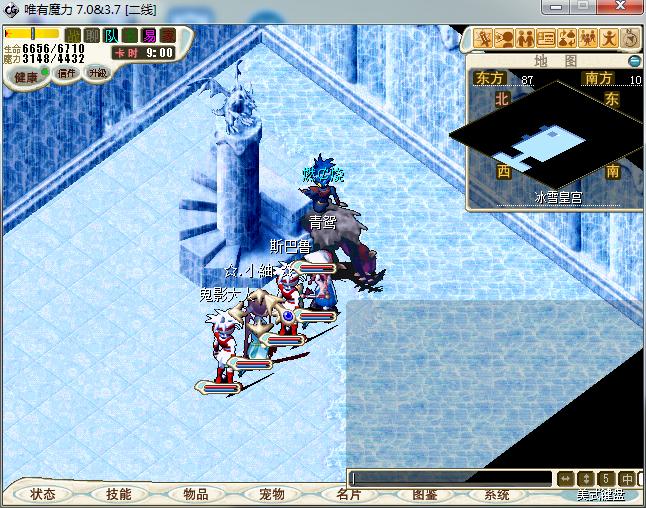
Task: Click the chat input field
Action: (450, 478)
